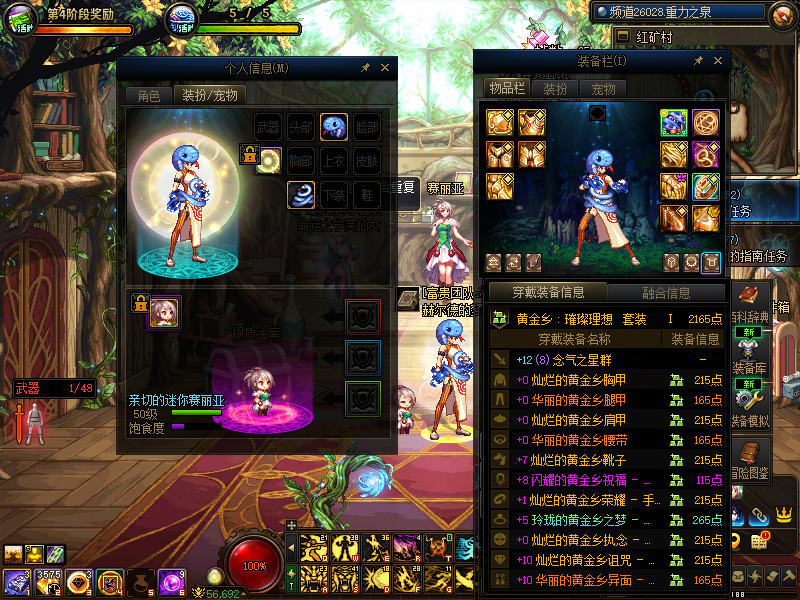This screenshot has width=800, height=600.
Task: Click the red 100% HP orb
Action: coord(255,565)
